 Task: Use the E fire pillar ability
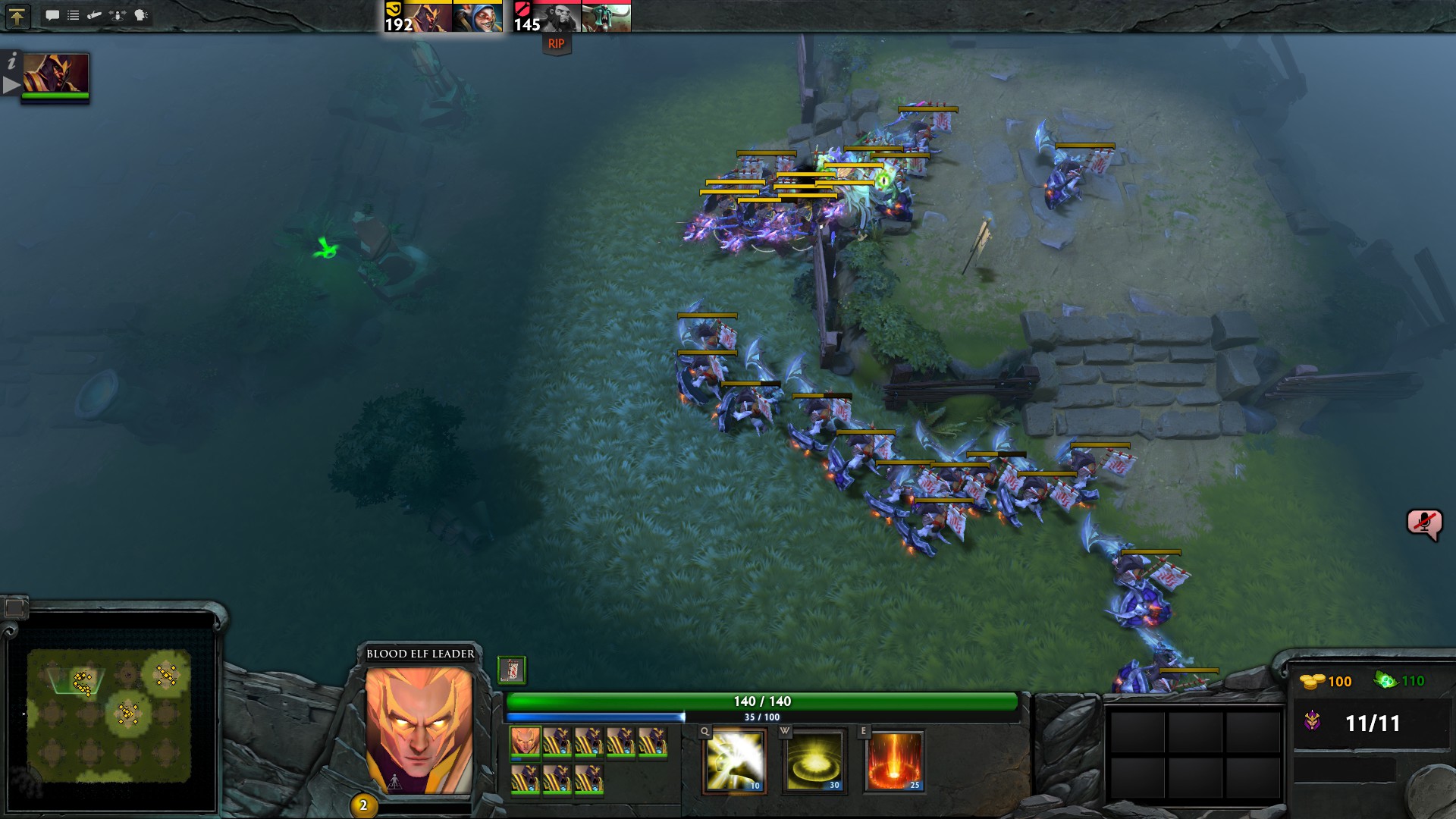(895, 761)
